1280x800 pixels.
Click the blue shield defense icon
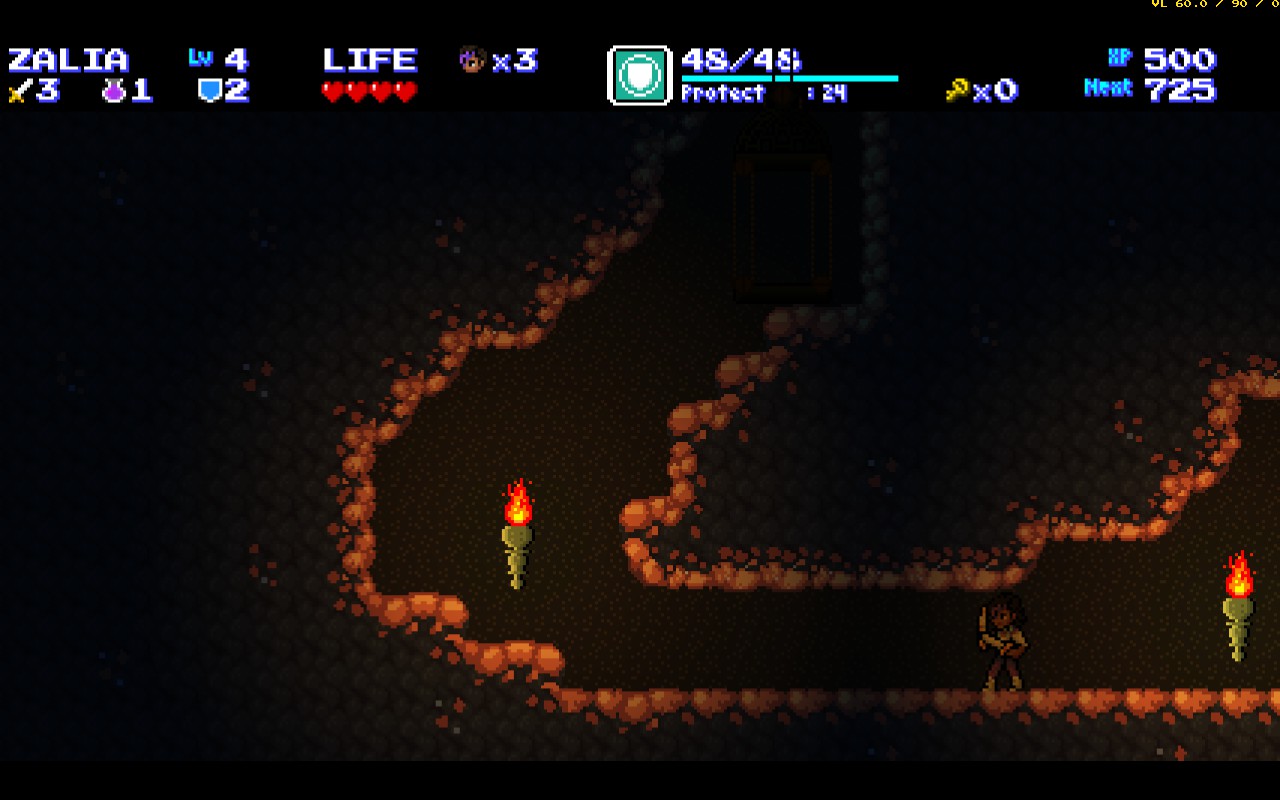(209, 91)
